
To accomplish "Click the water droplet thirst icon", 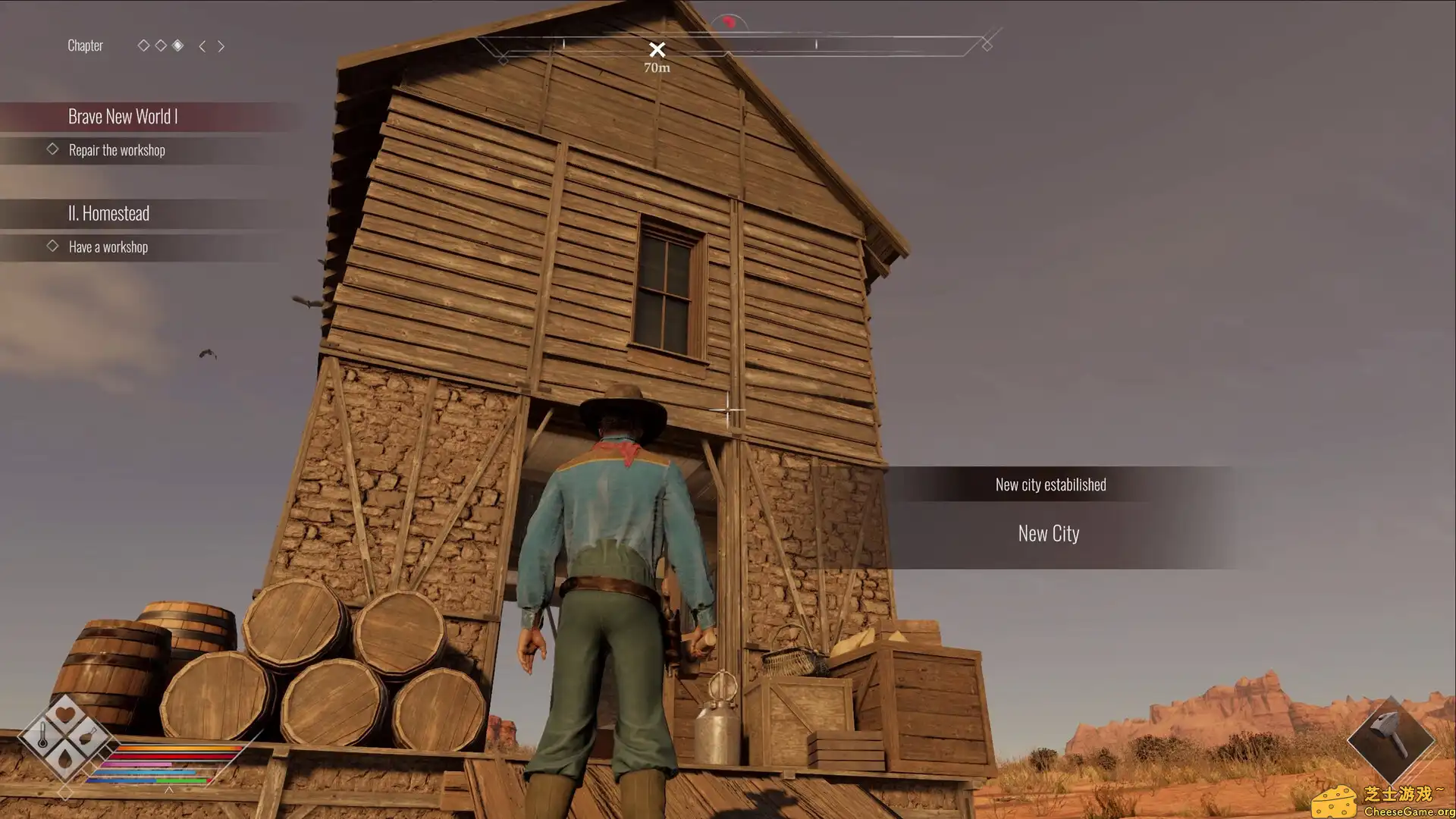I will (66, 759).
